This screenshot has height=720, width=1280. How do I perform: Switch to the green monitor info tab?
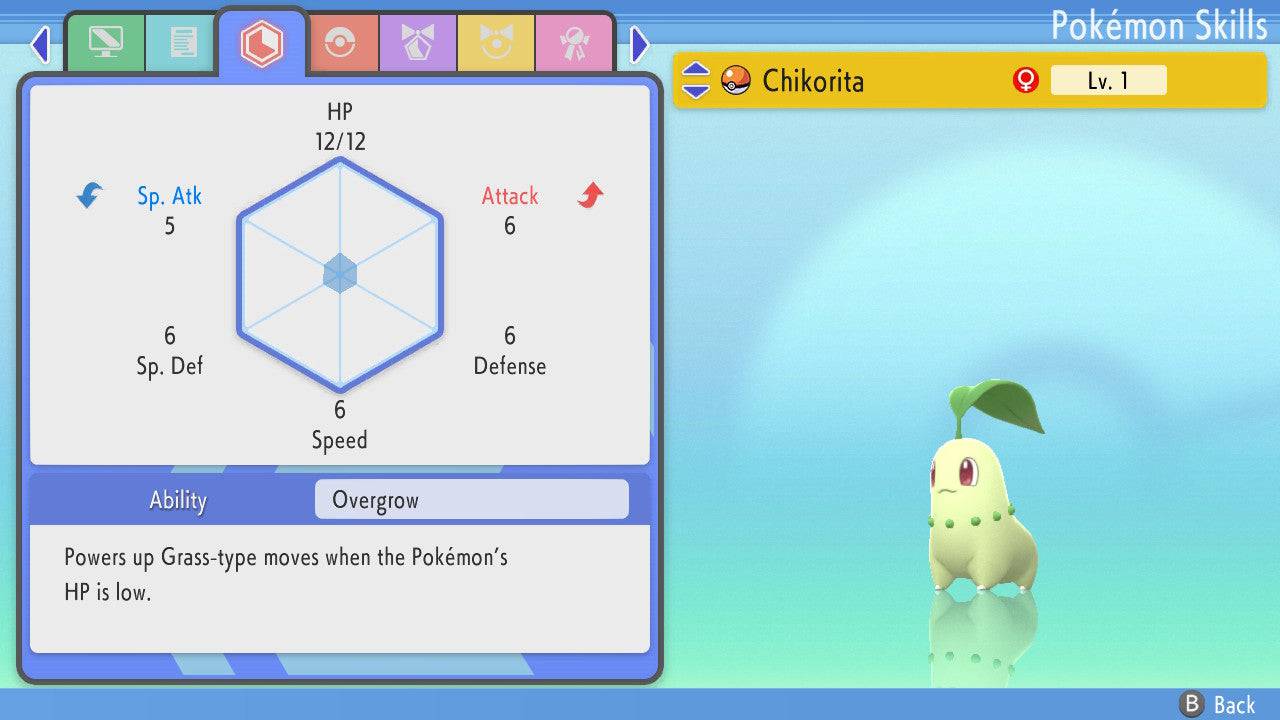click(105, 43)
